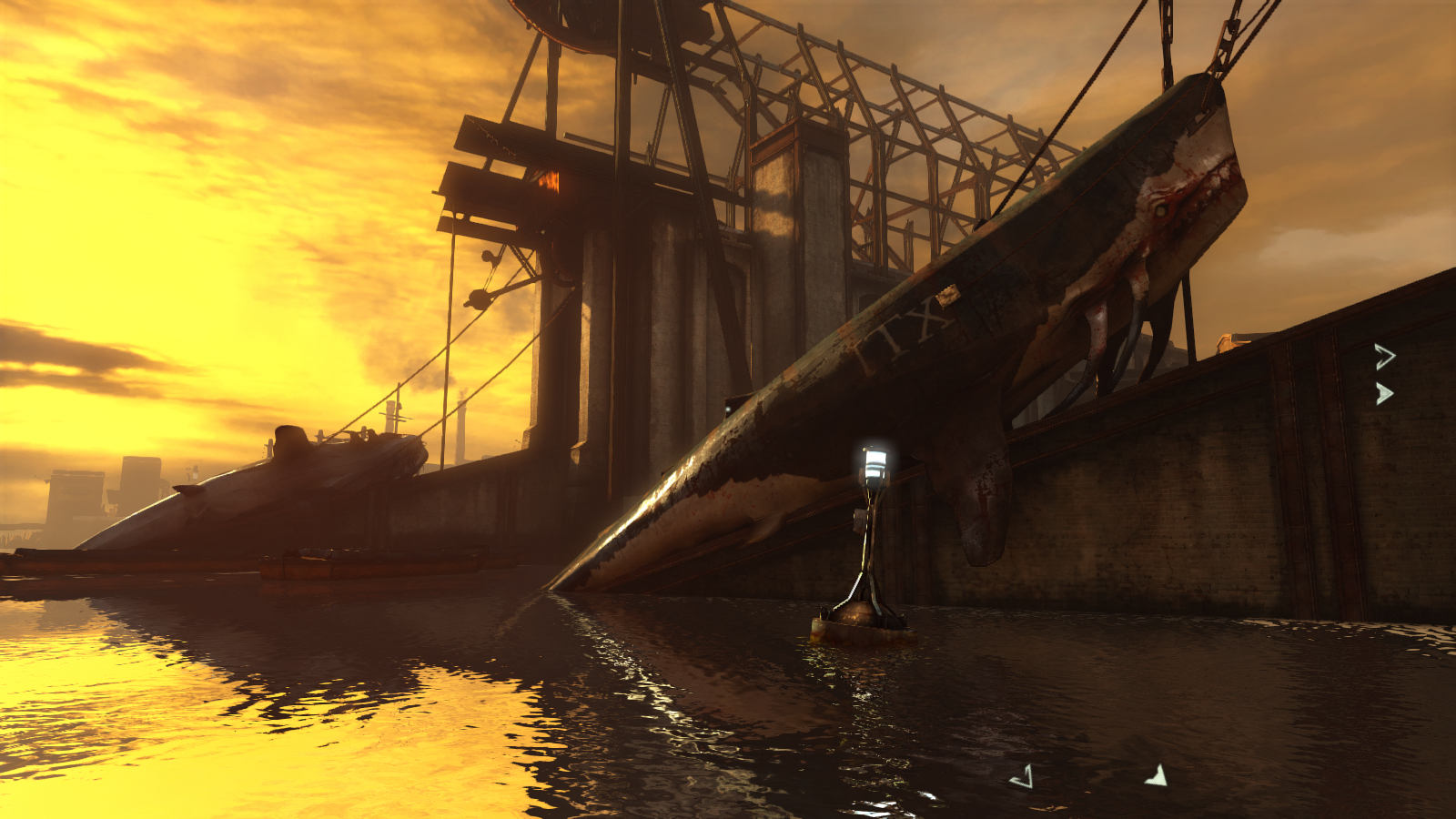This screenshot has width=1456, height=819.
Task: Select the solid right-pointing objective arrow
Action: coord(1384,393)
